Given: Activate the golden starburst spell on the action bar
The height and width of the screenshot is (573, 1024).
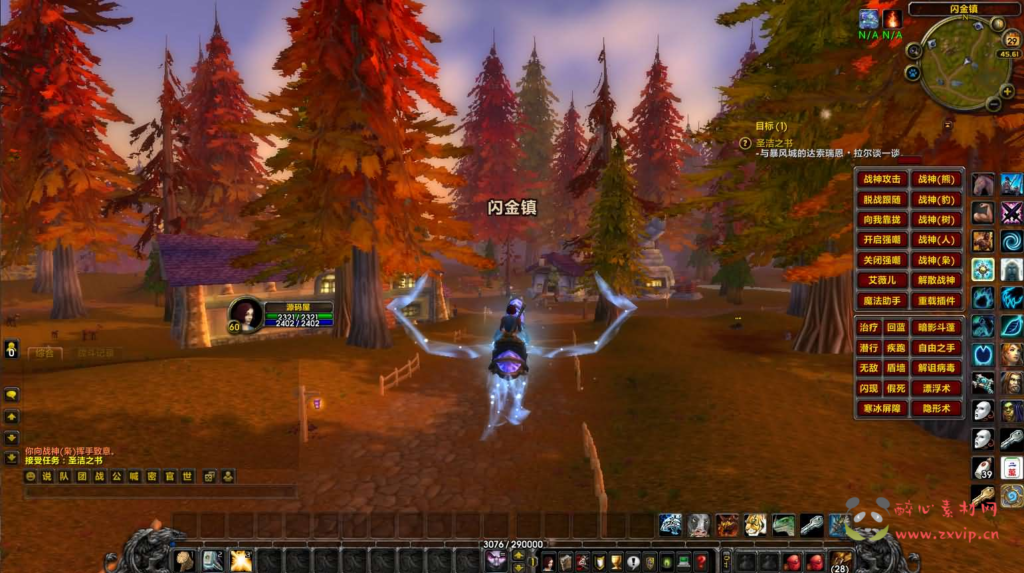Looking at the screenshot, I should point(240,561).
